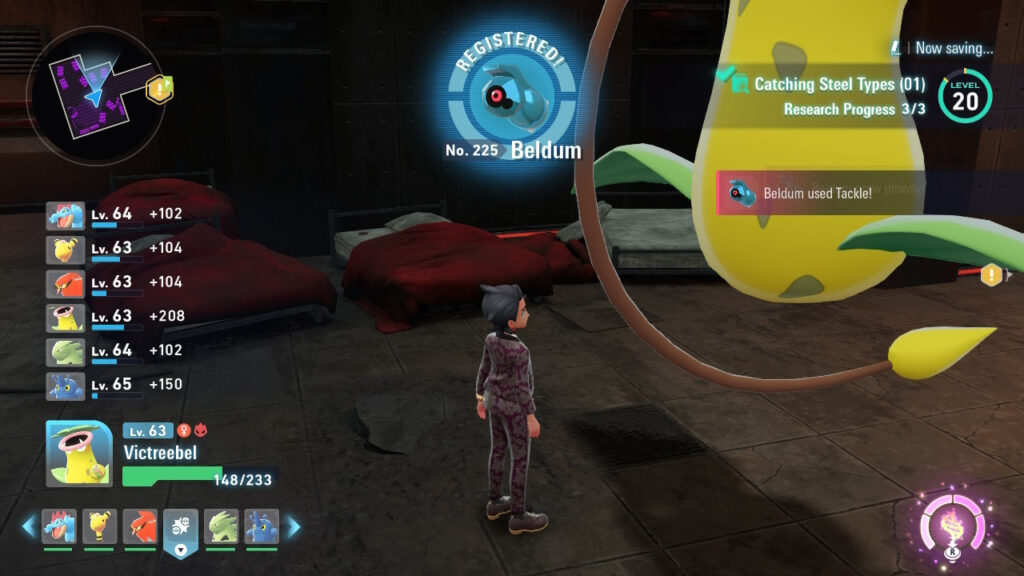1024x576 pixels.
Task: Click the yellow hexagon alert beside the minimap
Action: tap(158, 90)
